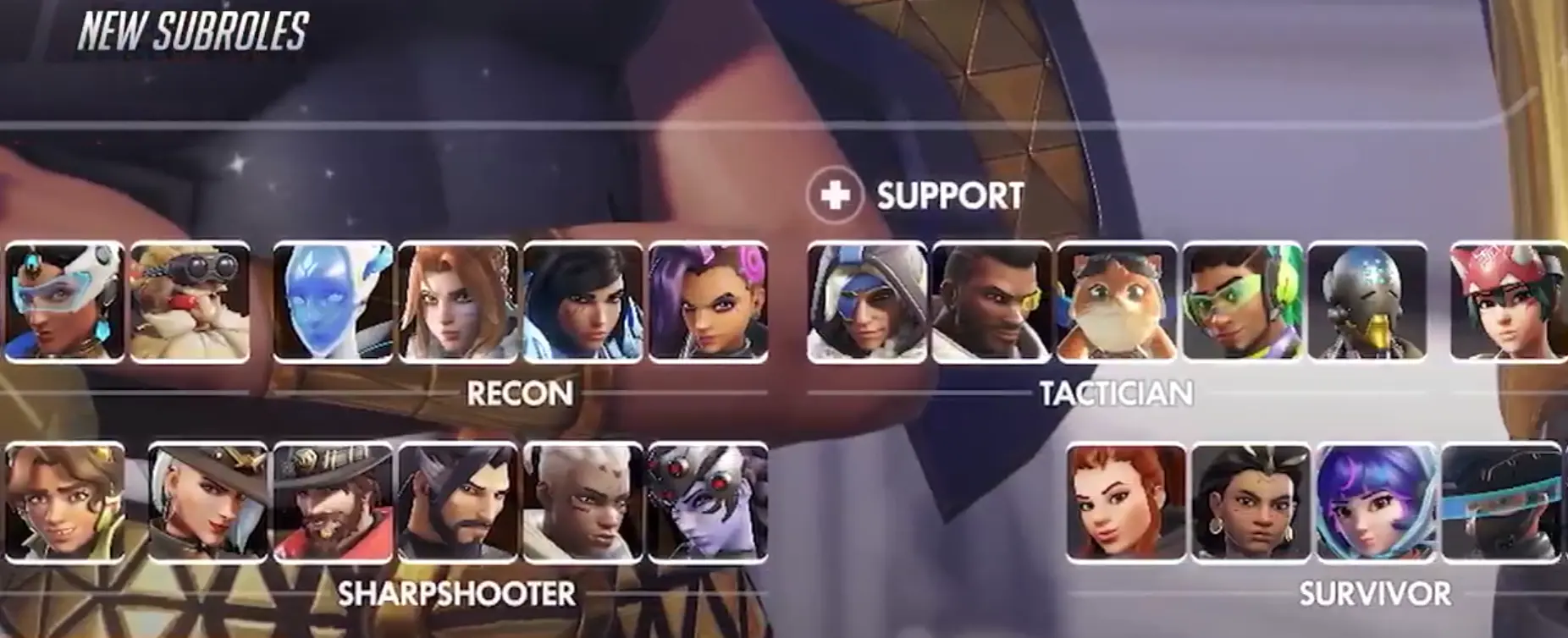Select Juno's space-helmet portrait

[x=1376, y=503]
